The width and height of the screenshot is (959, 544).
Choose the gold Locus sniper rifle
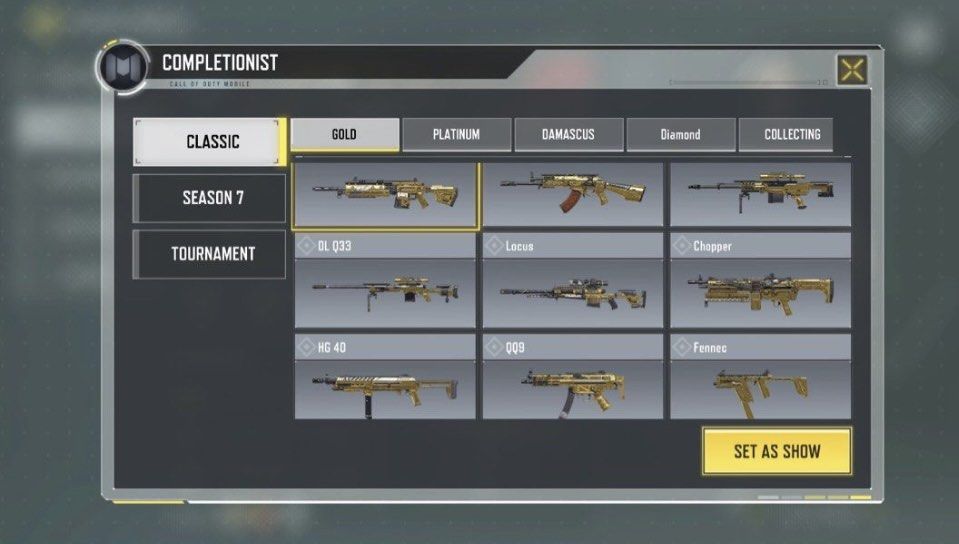coord(572,291)
